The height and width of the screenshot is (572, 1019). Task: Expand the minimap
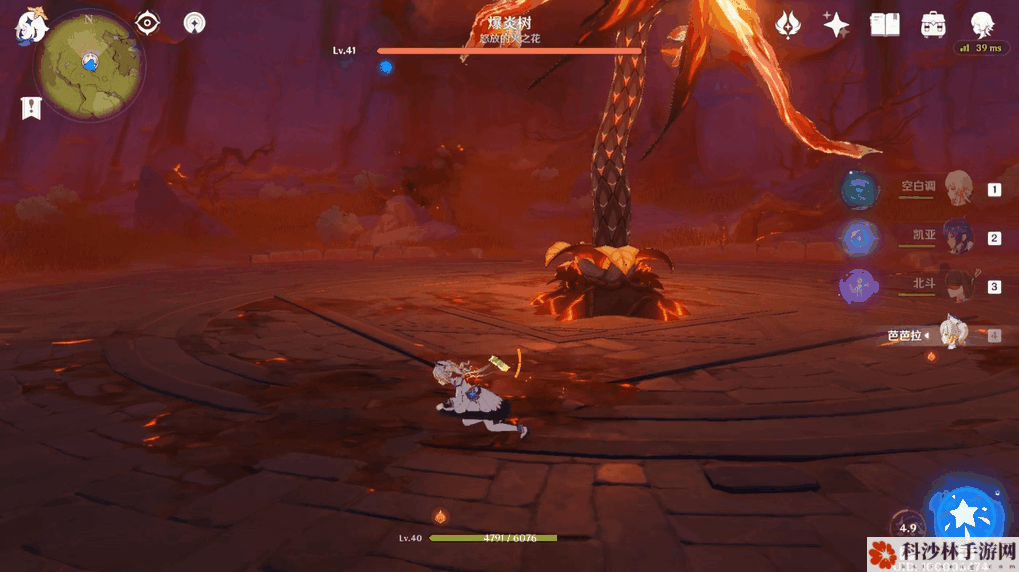pyautogui.click(x=89, y=65)
